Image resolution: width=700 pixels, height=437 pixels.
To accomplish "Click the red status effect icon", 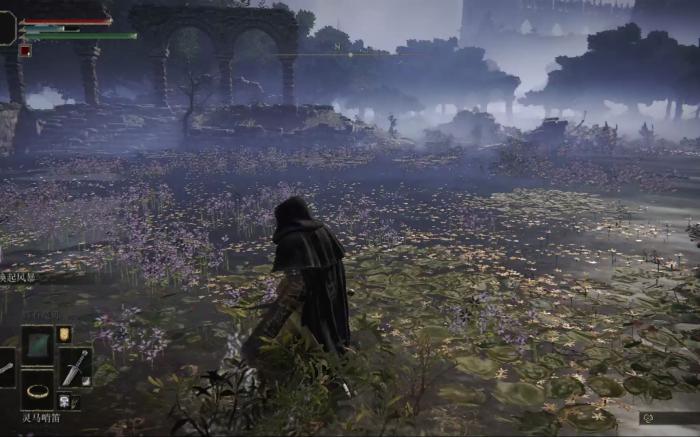I will [x=25, y=51].
